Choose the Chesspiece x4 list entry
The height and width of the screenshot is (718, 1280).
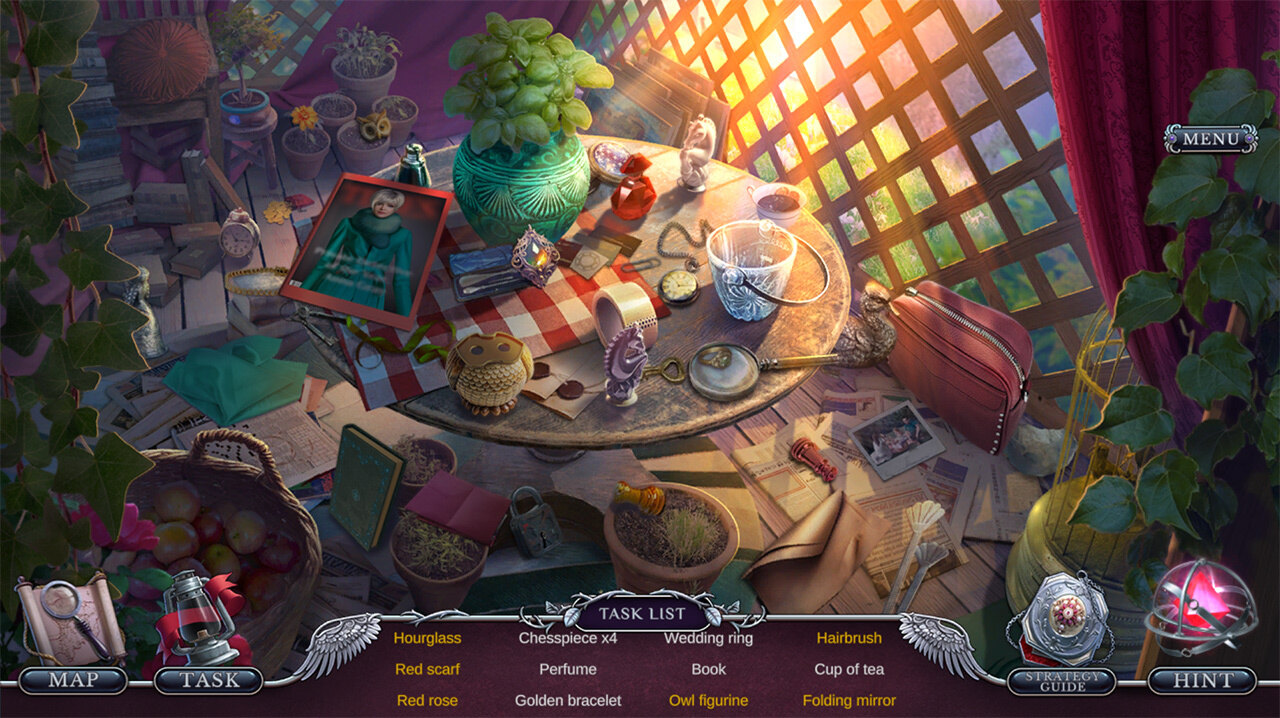(x=568, y=638)
